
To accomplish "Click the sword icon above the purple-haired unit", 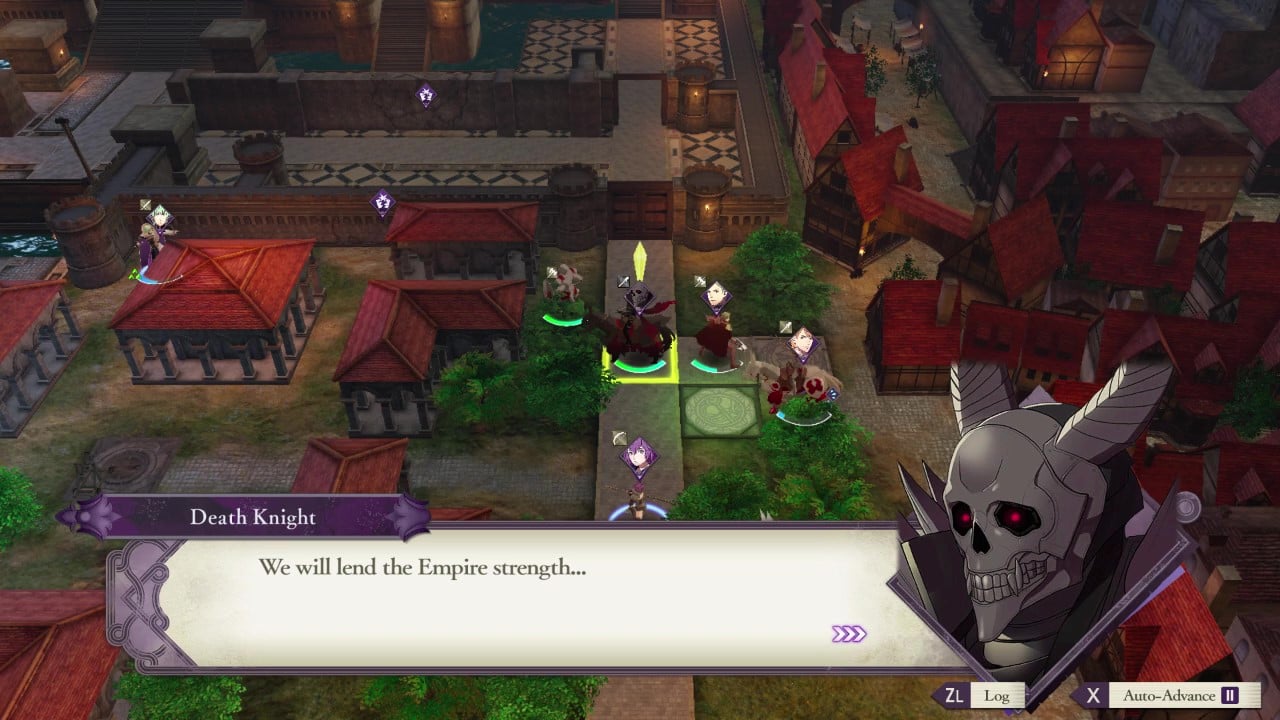I will pos(619,438).
